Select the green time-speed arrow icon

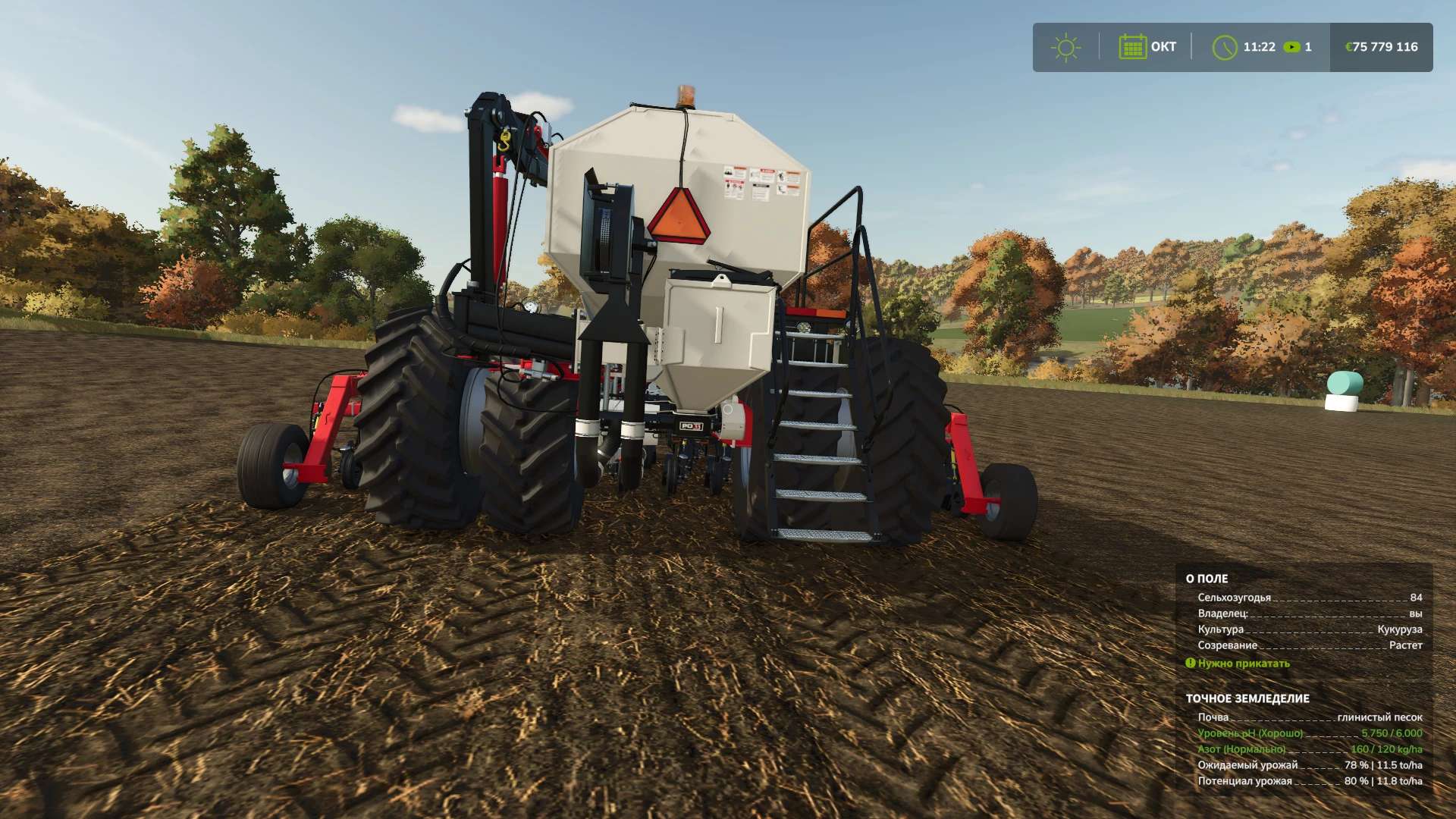1291,47
